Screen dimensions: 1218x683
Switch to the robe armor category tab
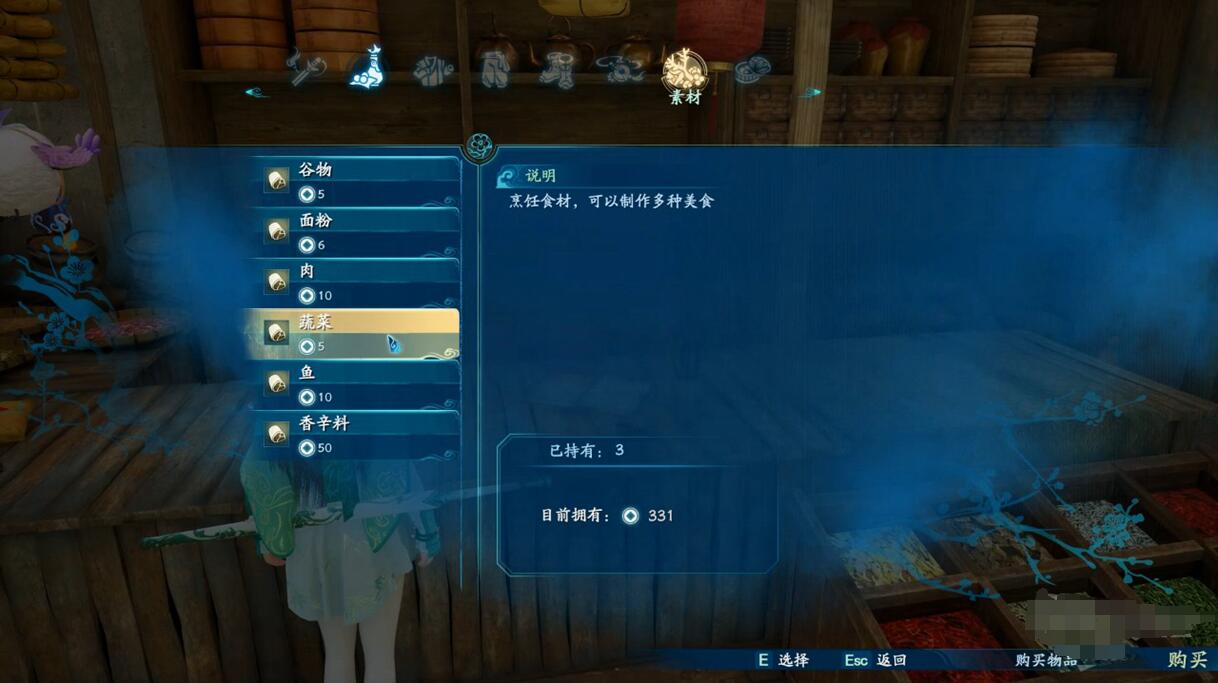pyautogui.click(x=433, y=71)
